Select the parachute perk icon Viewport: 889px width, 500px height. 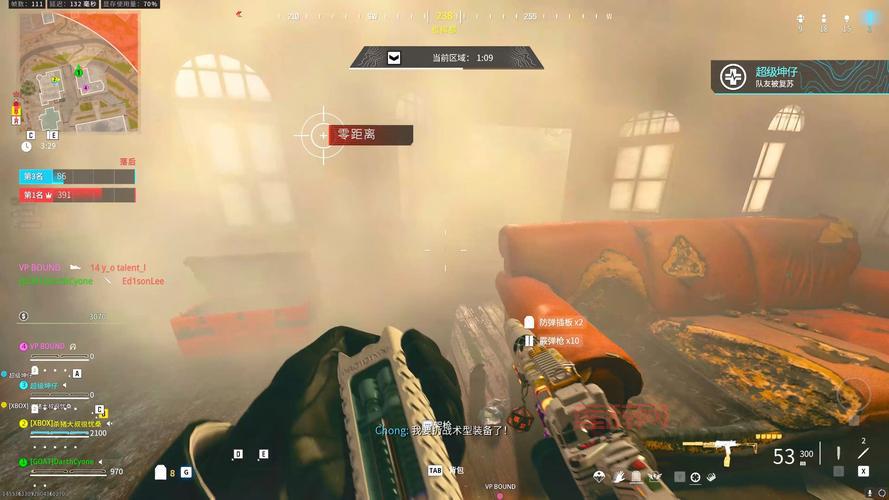600,477
